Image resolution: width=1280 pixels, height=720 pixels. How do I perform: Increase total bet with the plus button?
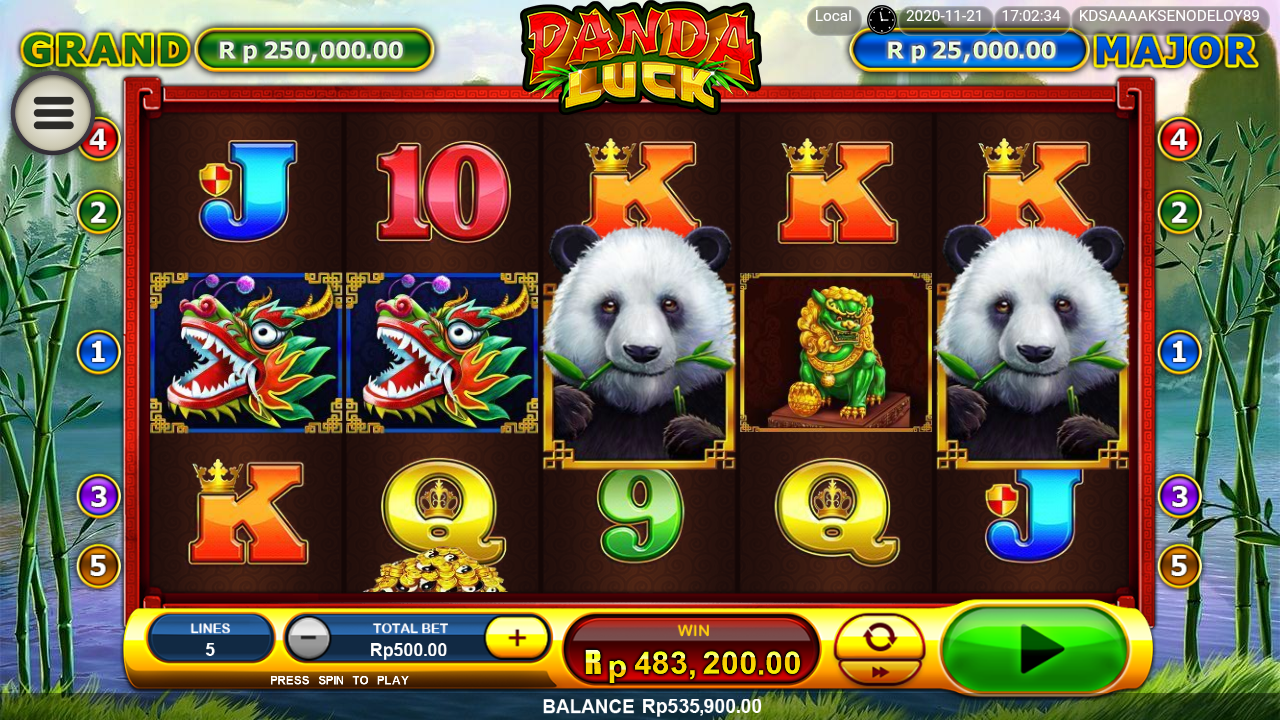coord(517,638)
